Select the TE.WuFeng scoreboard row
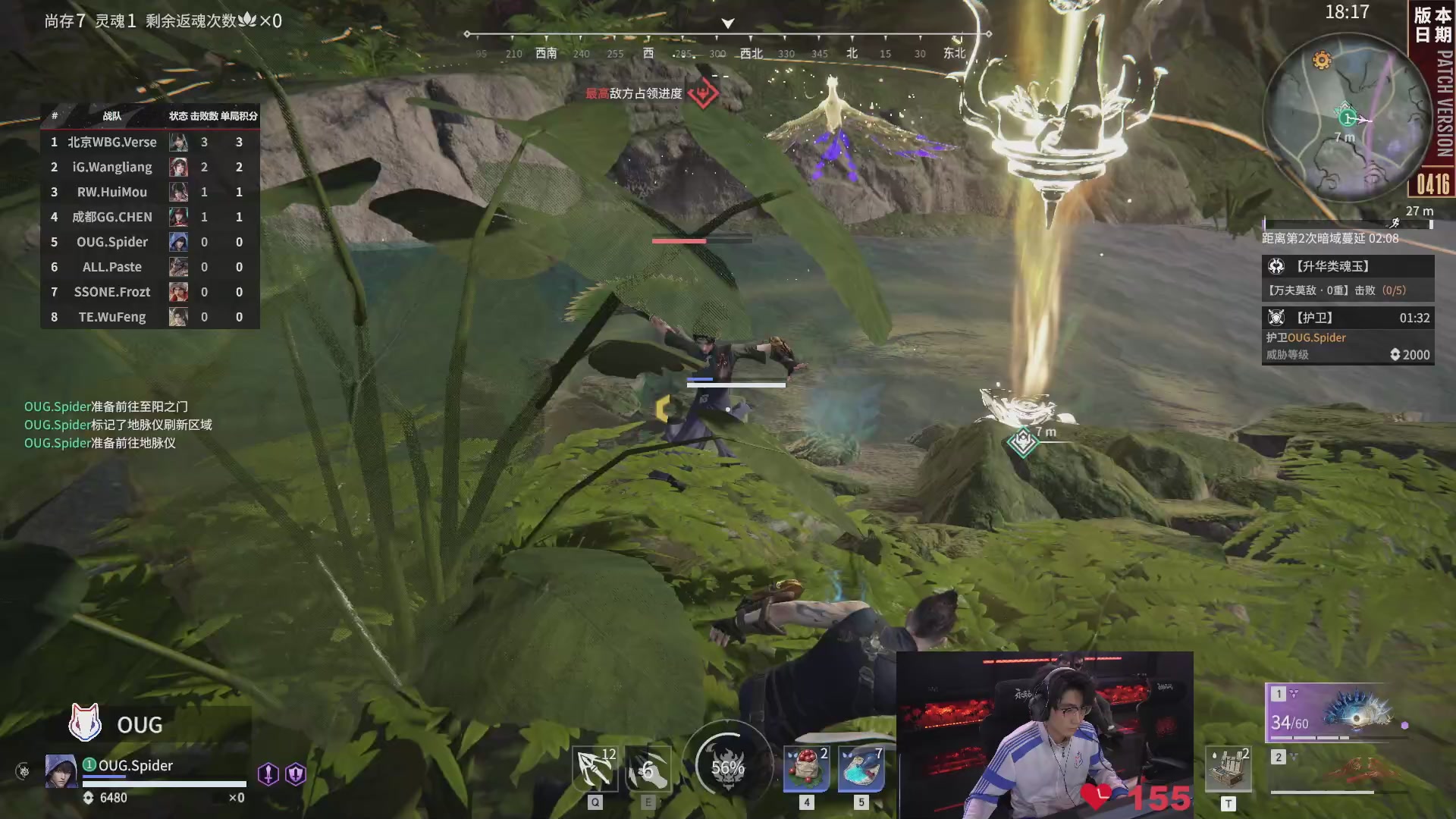Viewport: 1456px width, 819px height. (x=150, y=317)
